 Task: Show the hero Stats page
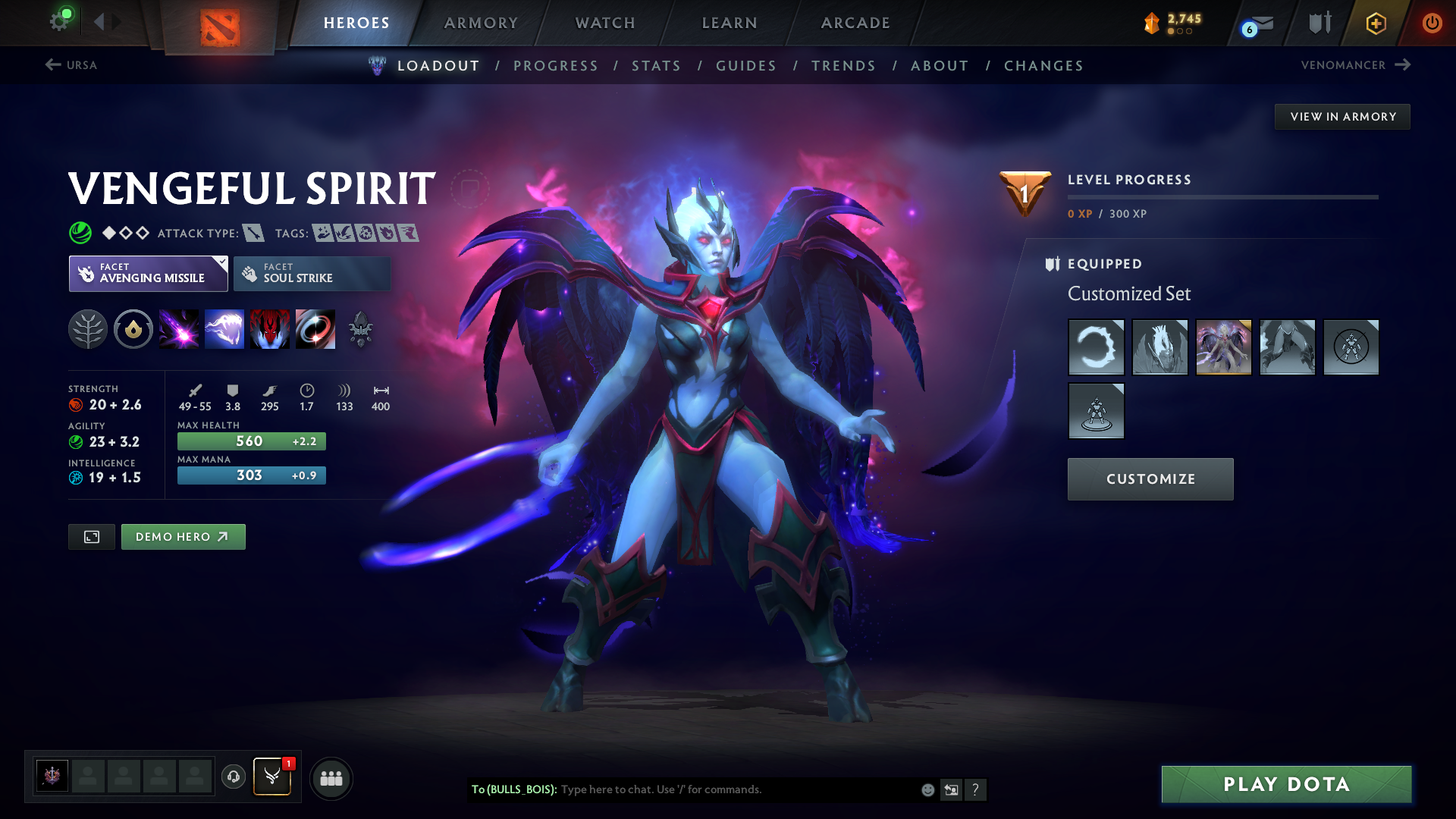[656, 66]
